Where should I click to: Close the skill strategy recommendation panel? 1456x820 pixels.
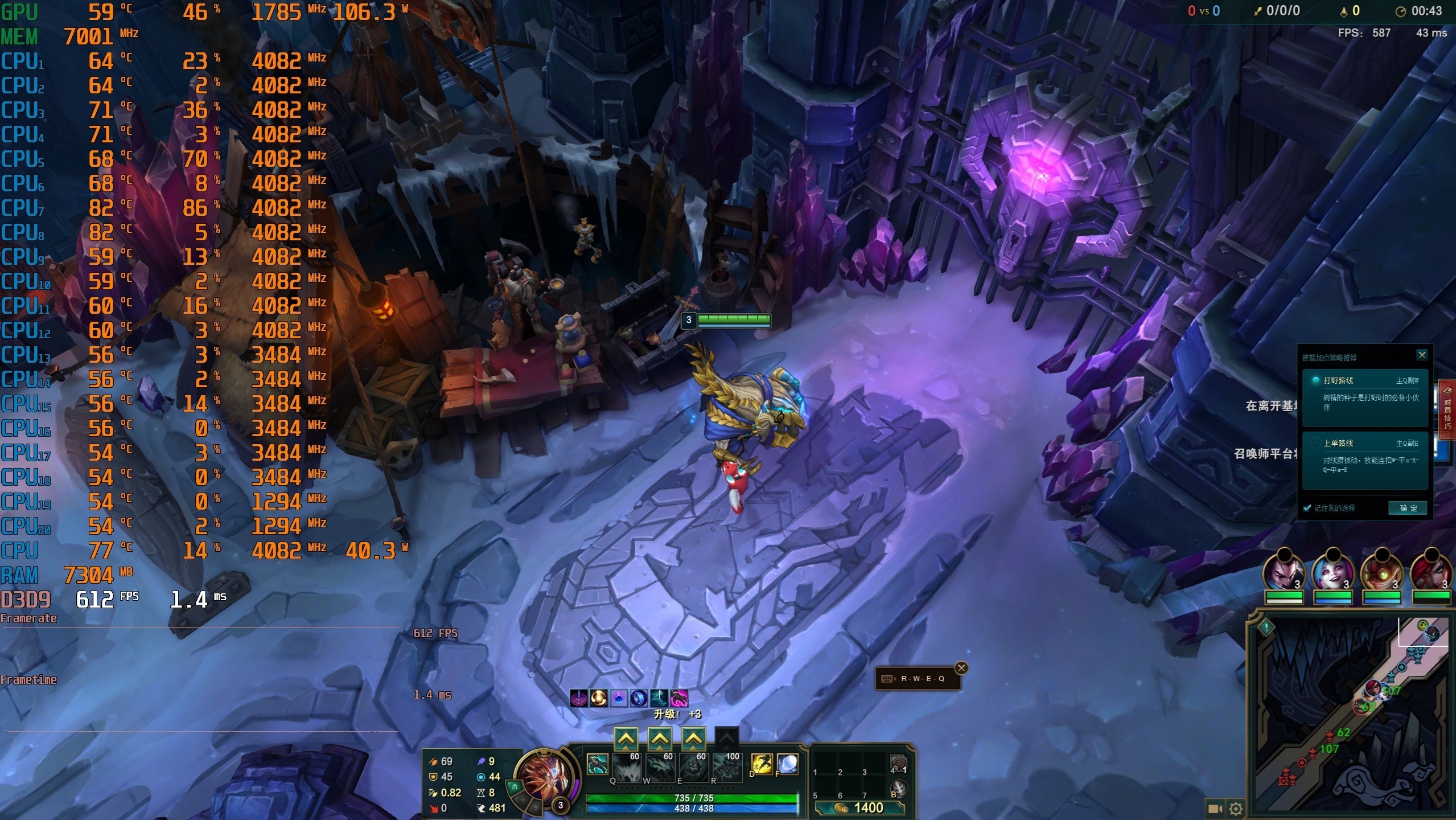[x=1422, y=355]
